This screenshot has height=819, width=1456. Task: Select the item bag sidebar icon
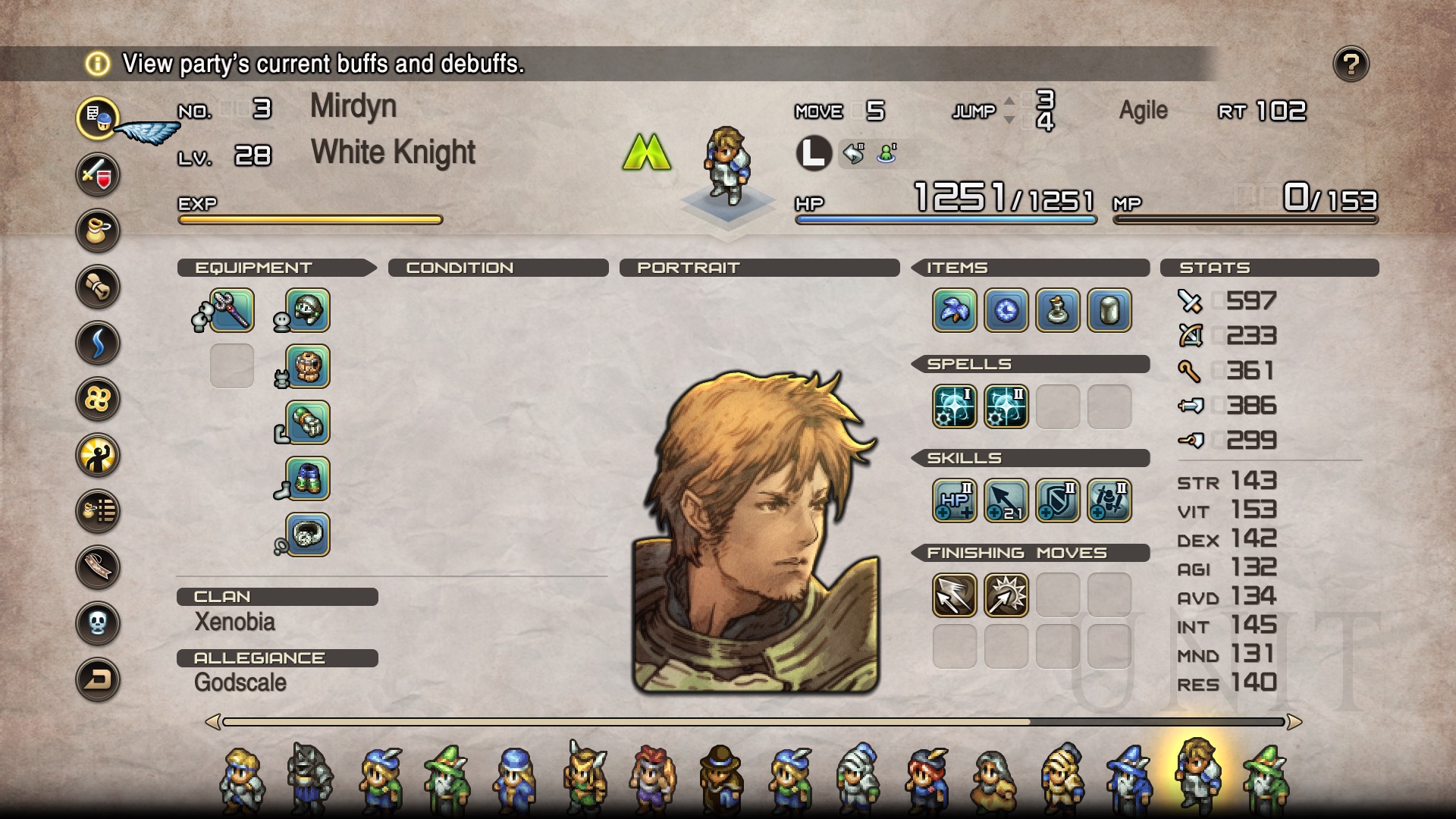click(98, 231)
